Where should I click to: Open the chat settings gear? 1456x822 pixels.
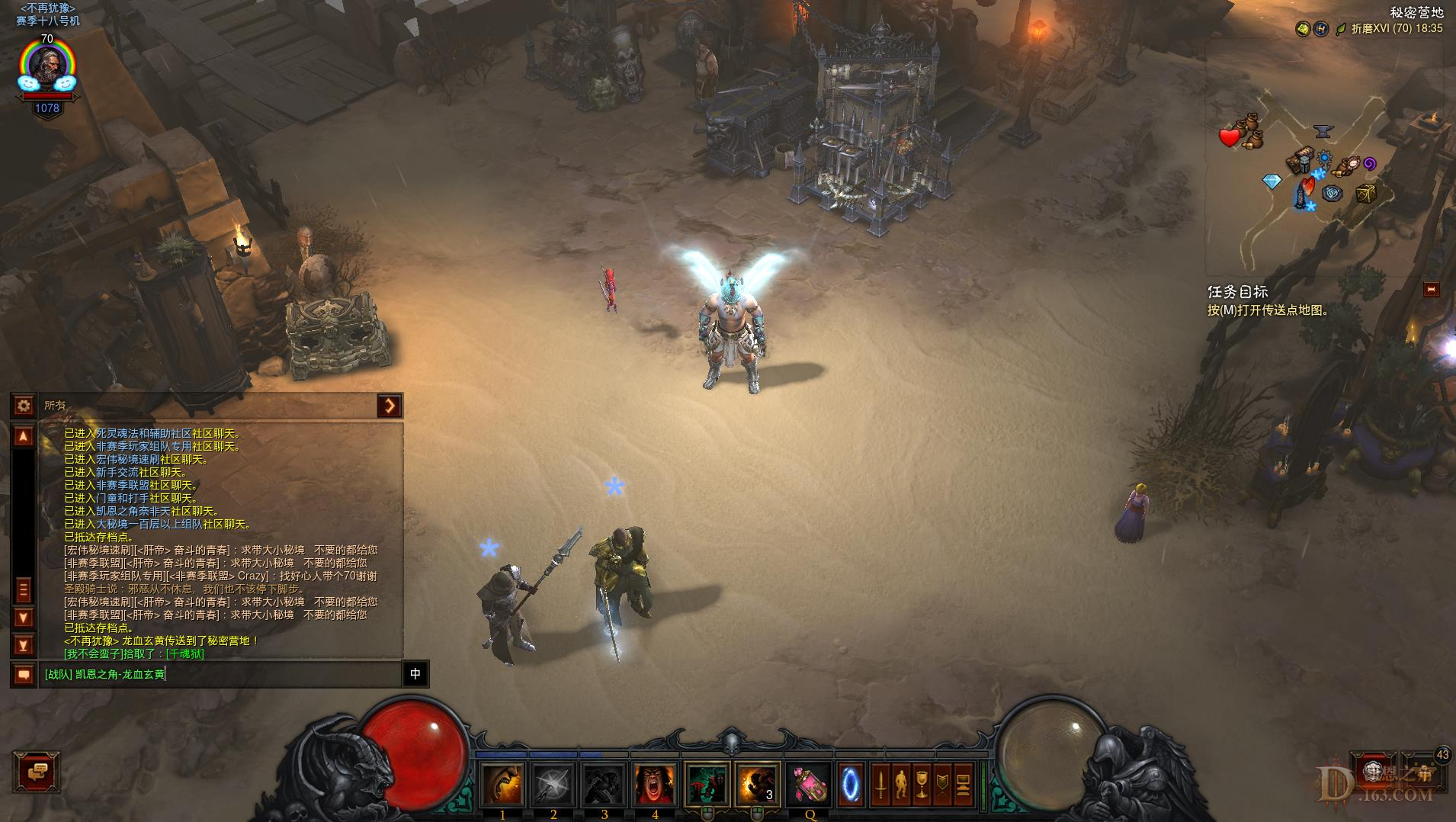24,406
